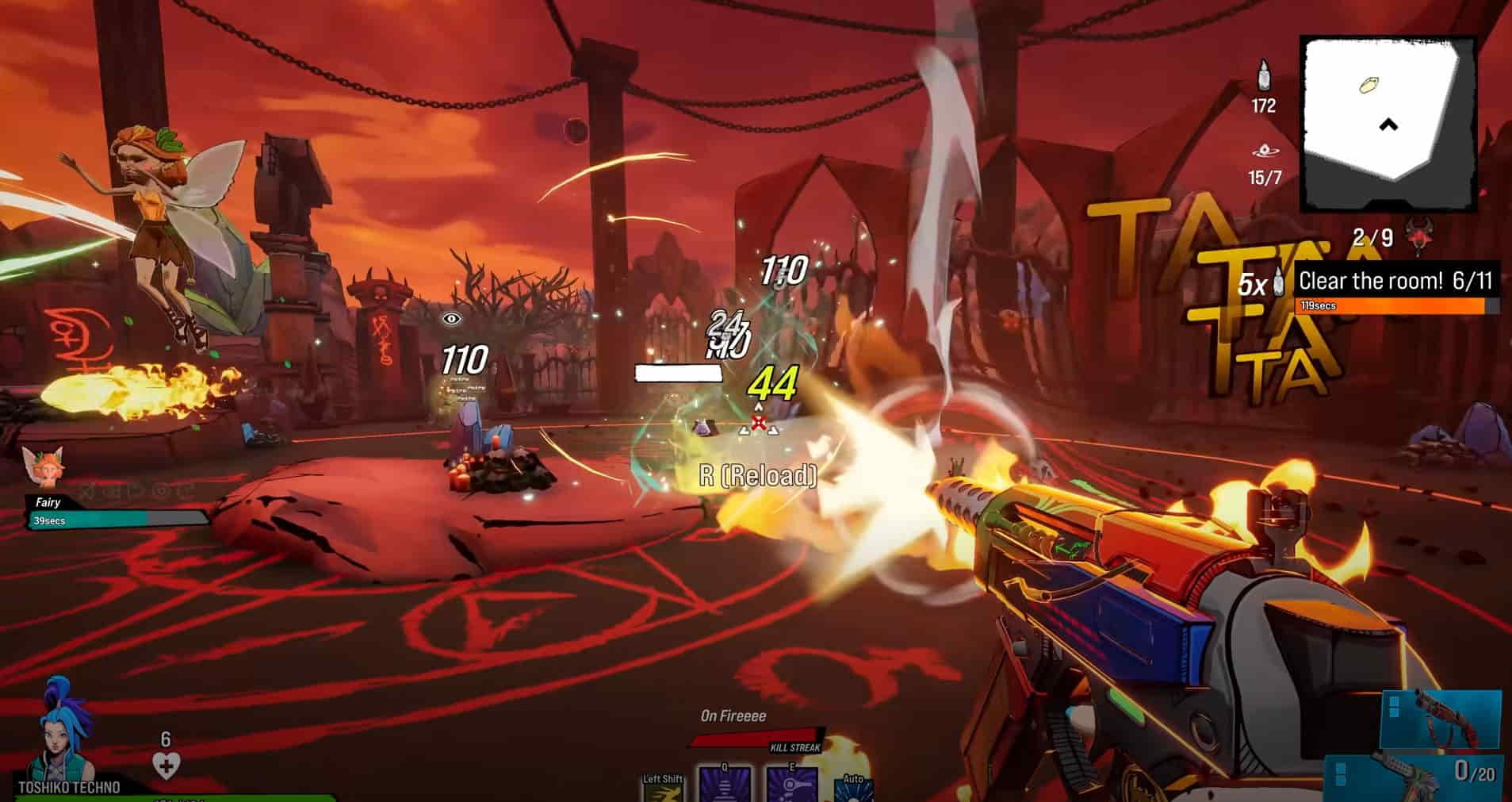Click the bottle currency icon above 172
This screenshot has width=1512, height=802.
point(1263,76)
